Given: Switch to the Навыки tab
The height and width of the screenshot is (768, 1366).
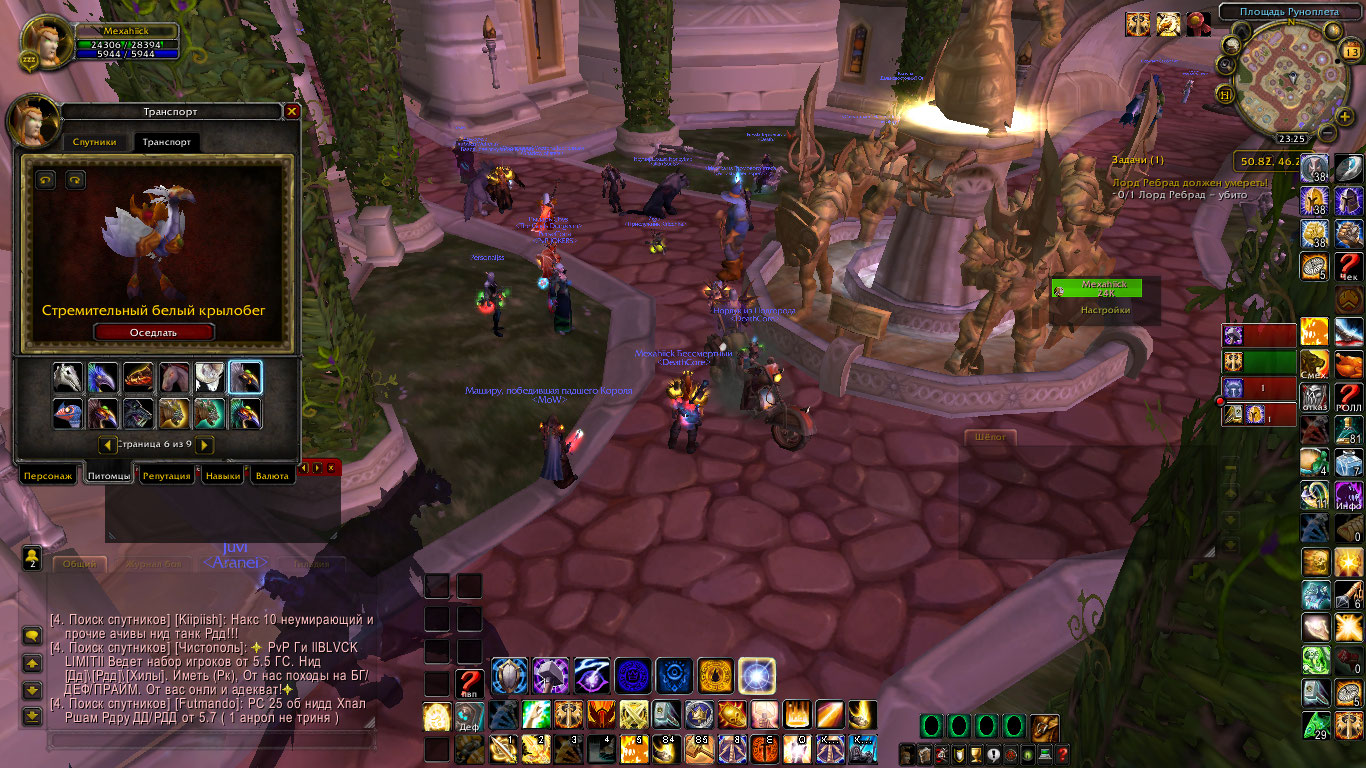Looking at the screenshot, I should pos(222,476).
